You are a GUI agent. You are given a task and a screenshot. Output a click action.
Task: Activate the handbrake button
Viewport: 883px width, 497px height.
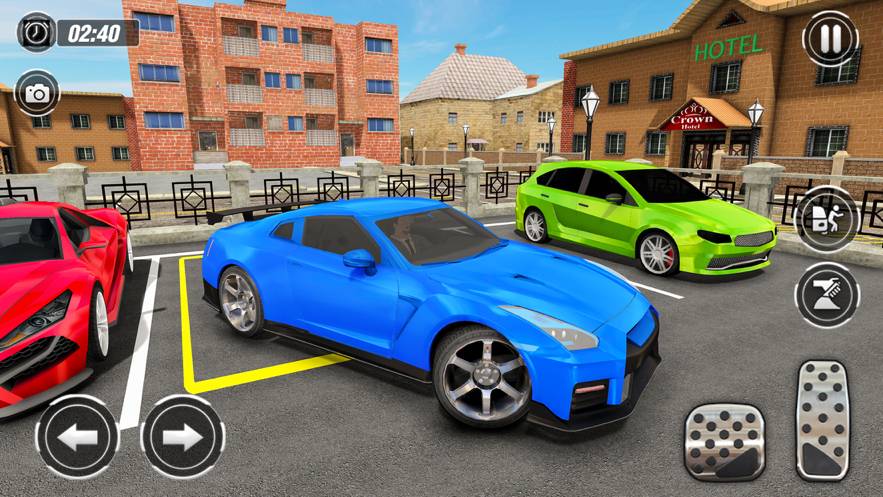(x=827, y=294)
